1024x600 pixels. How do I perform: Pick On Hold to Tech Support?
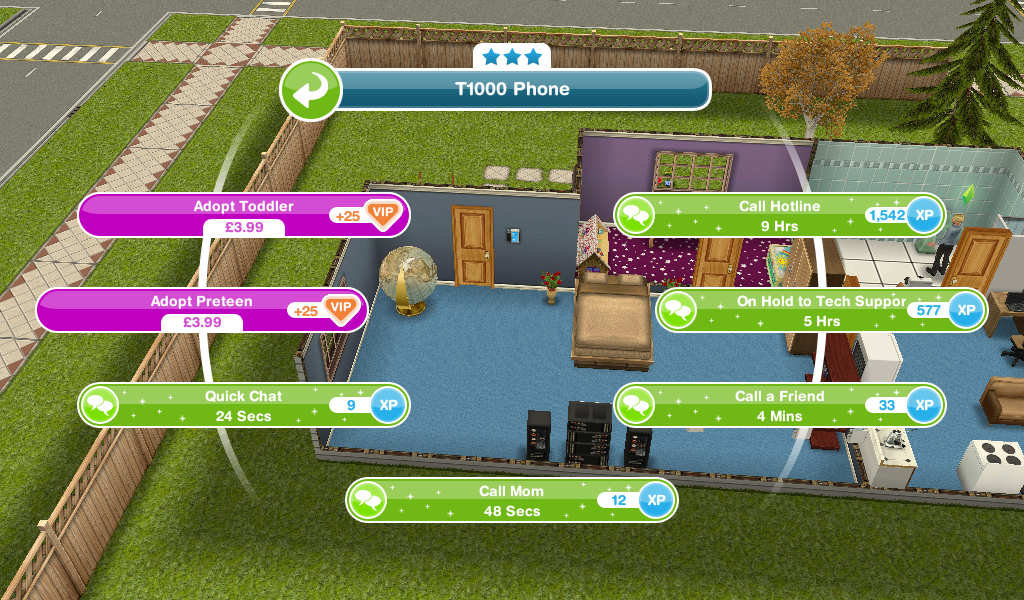click(x=820, y=310)
